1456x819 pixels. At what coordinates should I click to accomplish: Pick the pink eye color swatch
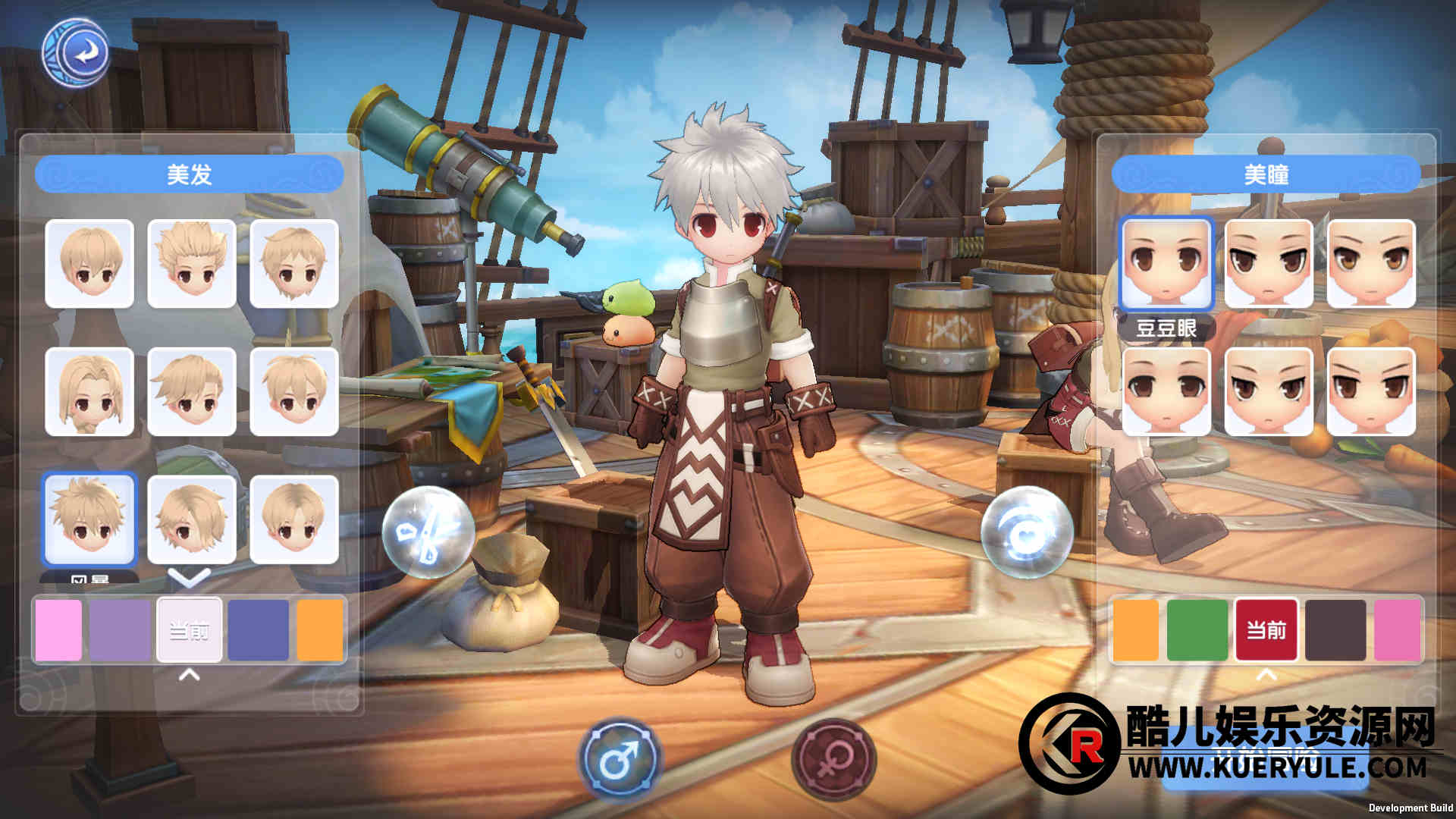(x=1397, y=630)
